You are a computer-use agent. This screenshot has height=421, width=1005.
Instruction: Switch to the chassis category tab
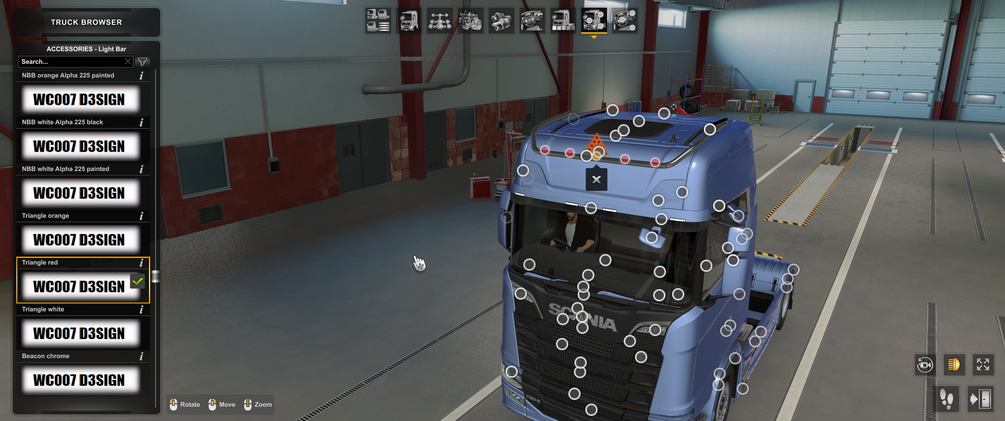click(x=439, y=20)
